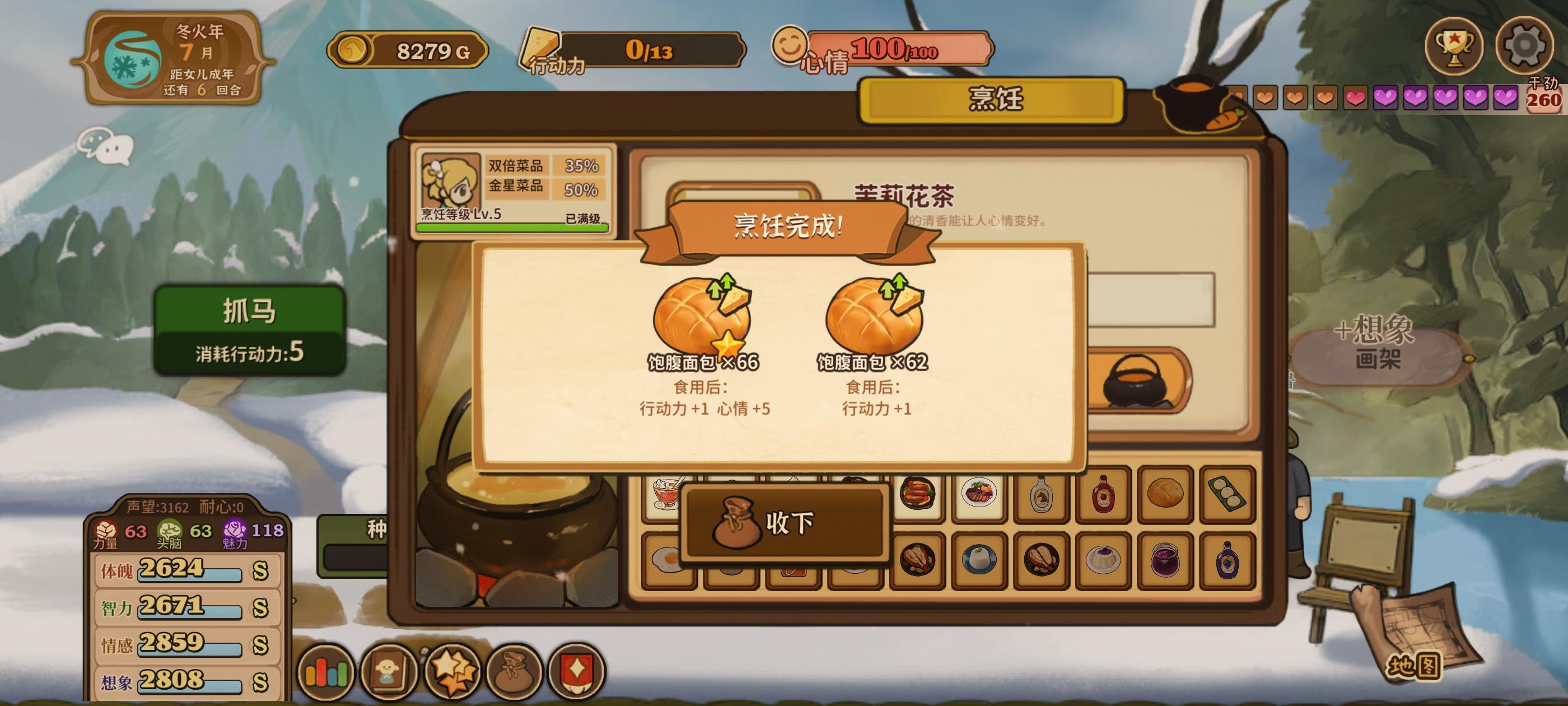The width and height of the screenshot is (1568, 706).
Task: Select the grape juice bottle in inventory
Action: click(x=1230, y=560)
